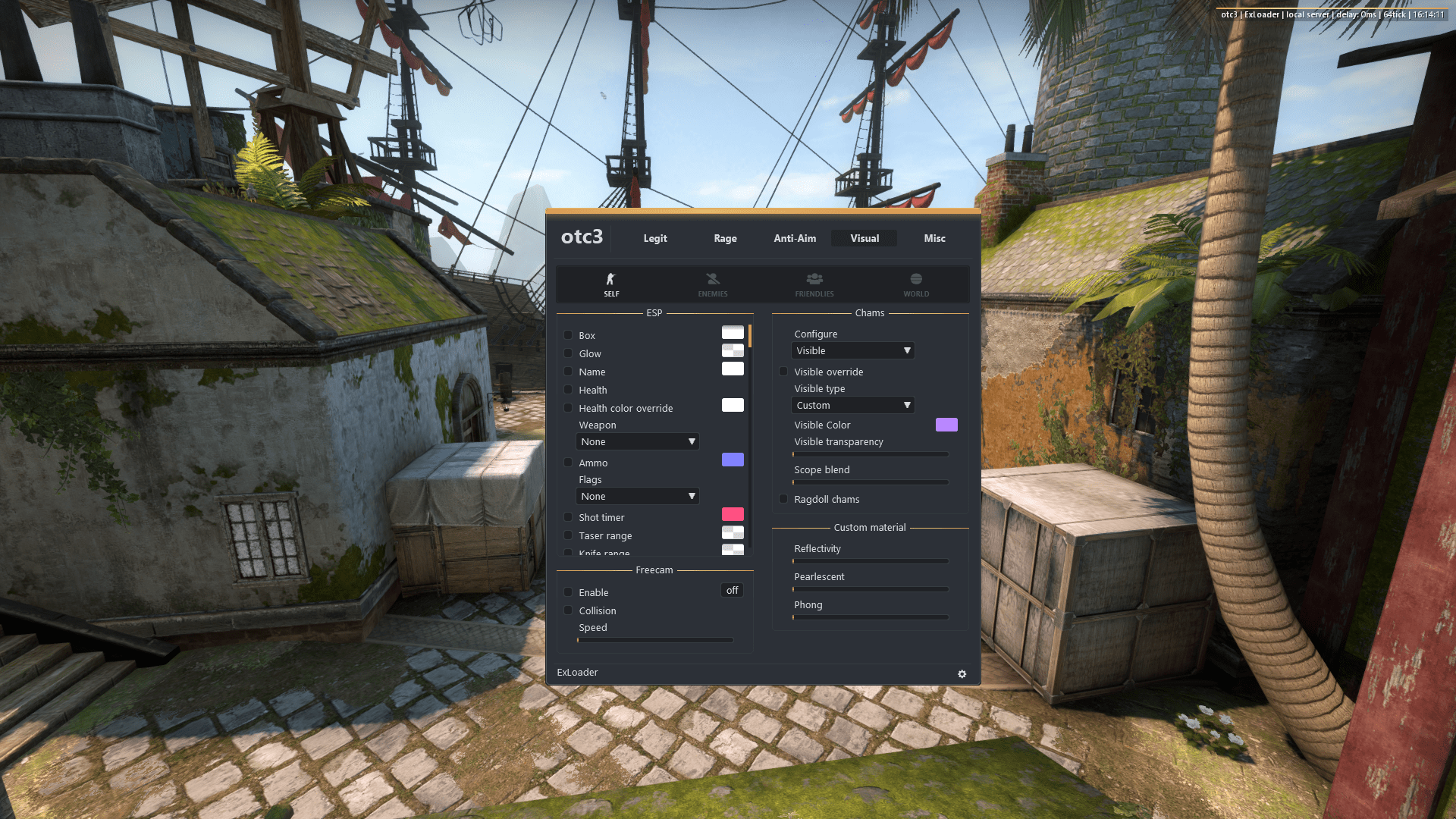Image resolution: width=1456 pixels, height=819 pixels.
Task: Enable Ragdoll chams
Action: [x=783, y=498]
